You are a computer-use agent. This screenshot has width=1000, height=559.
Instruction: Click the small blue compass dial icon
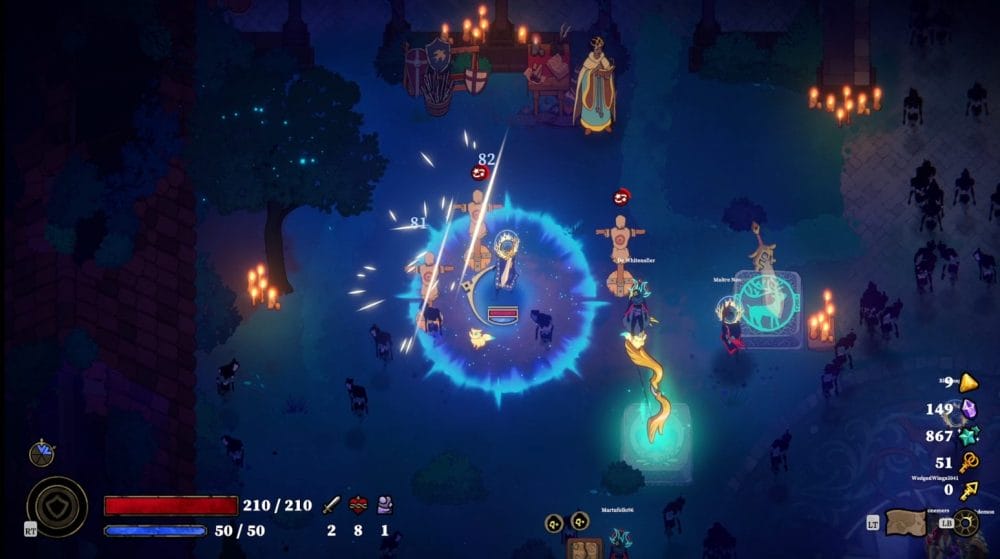tap(42, 454)
